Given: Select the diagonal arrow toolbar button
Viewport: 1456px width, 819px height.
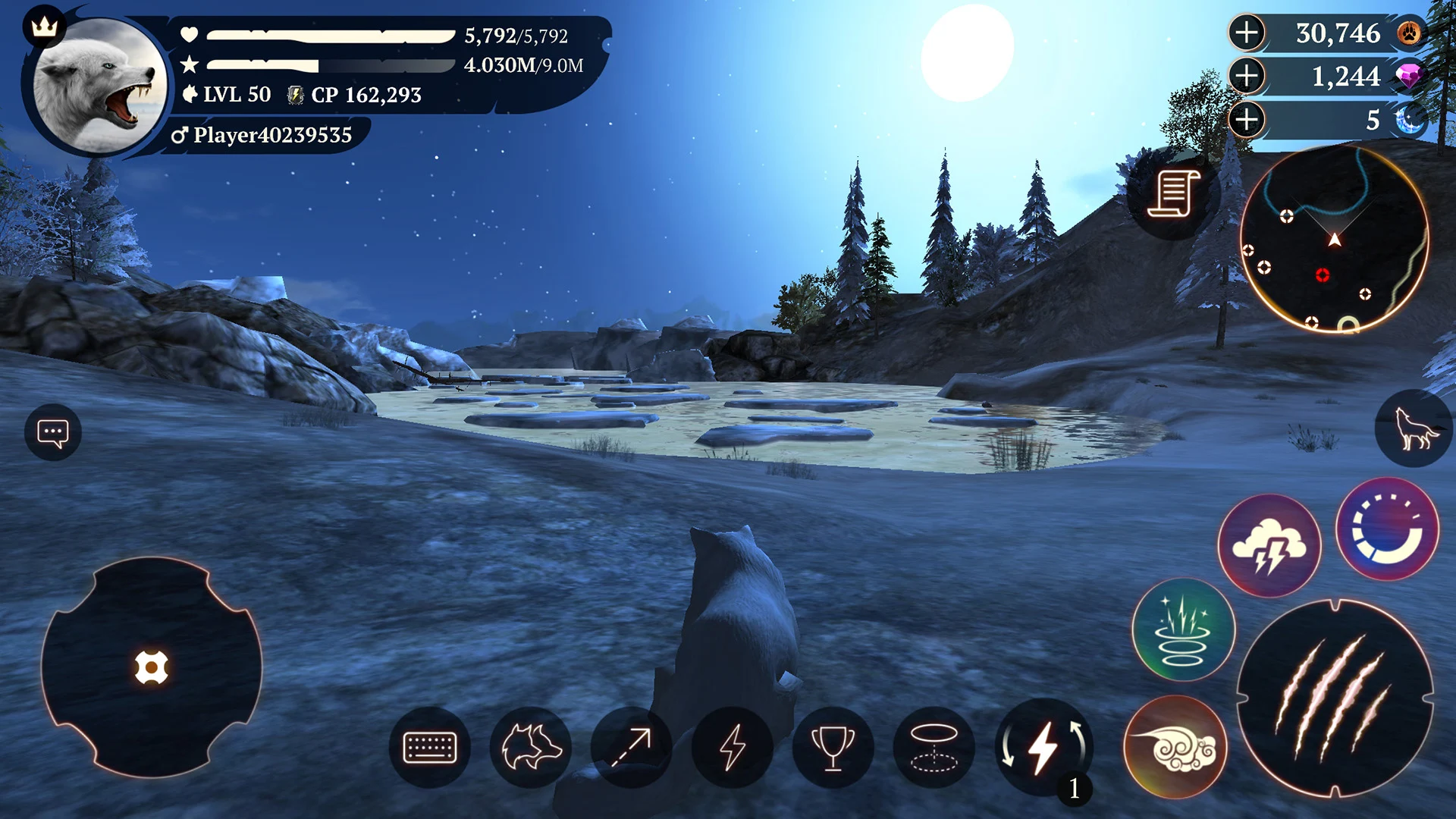Looking at the screenshot, I should click(632, 748).
